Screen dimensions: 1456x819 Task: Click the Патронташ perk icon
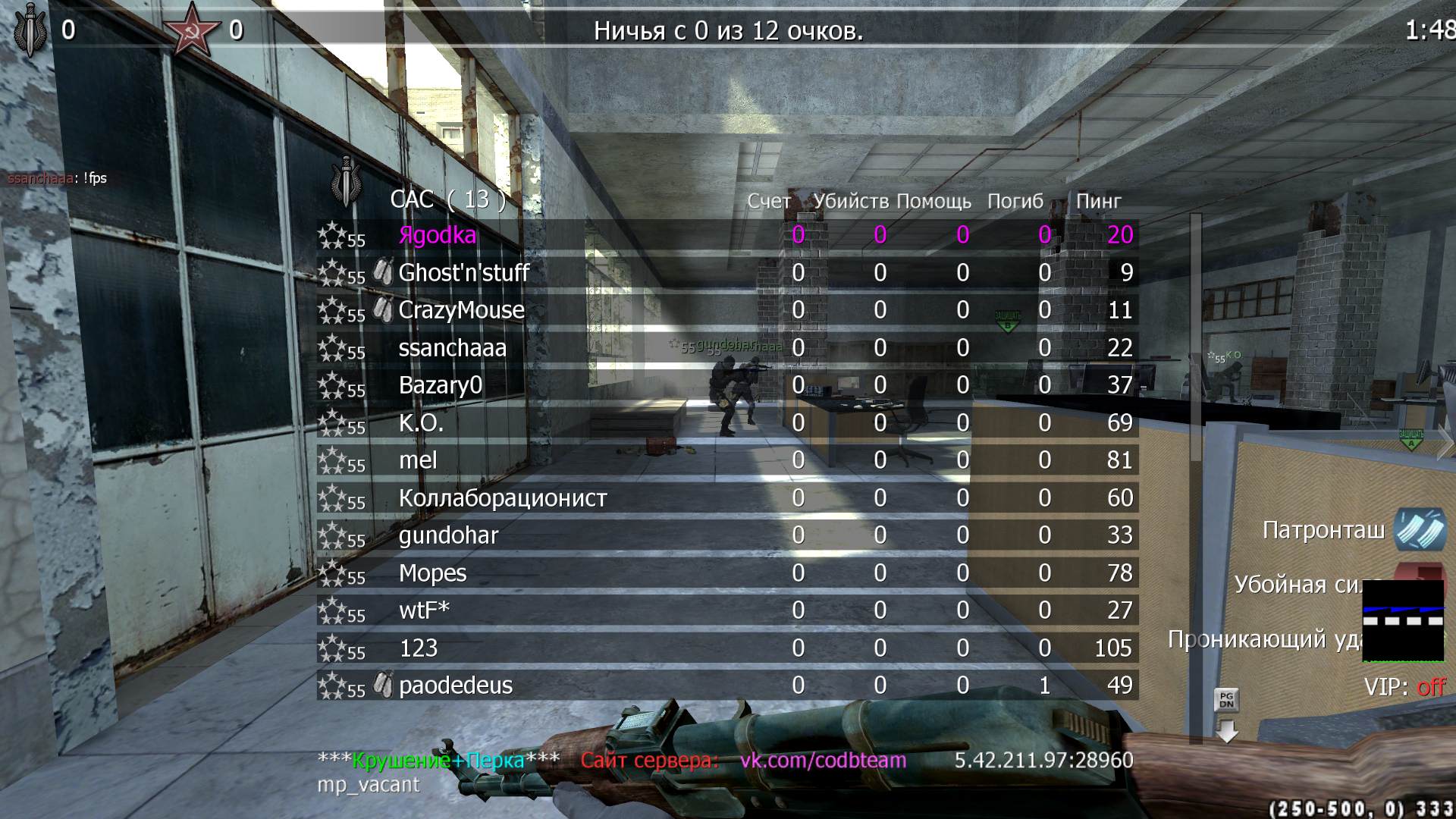(1420, 529)
